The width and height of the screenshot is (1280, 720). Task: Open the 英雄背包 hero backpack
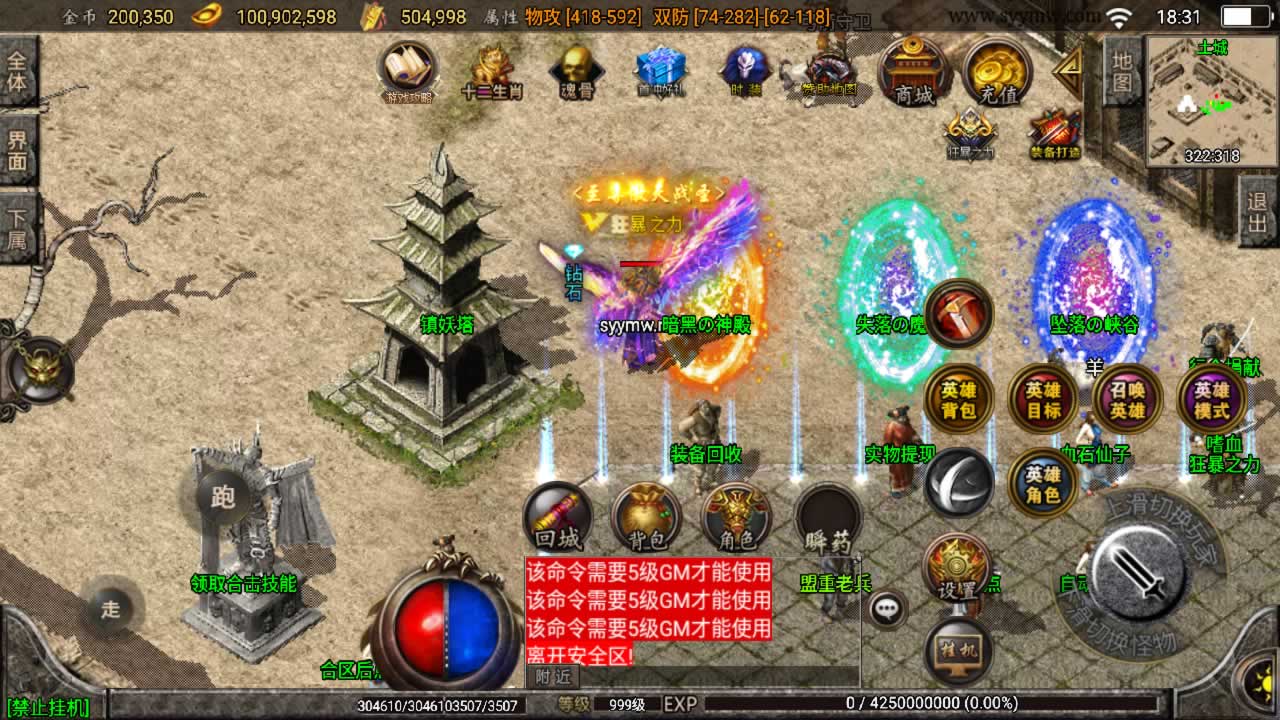tap(958, 399)
